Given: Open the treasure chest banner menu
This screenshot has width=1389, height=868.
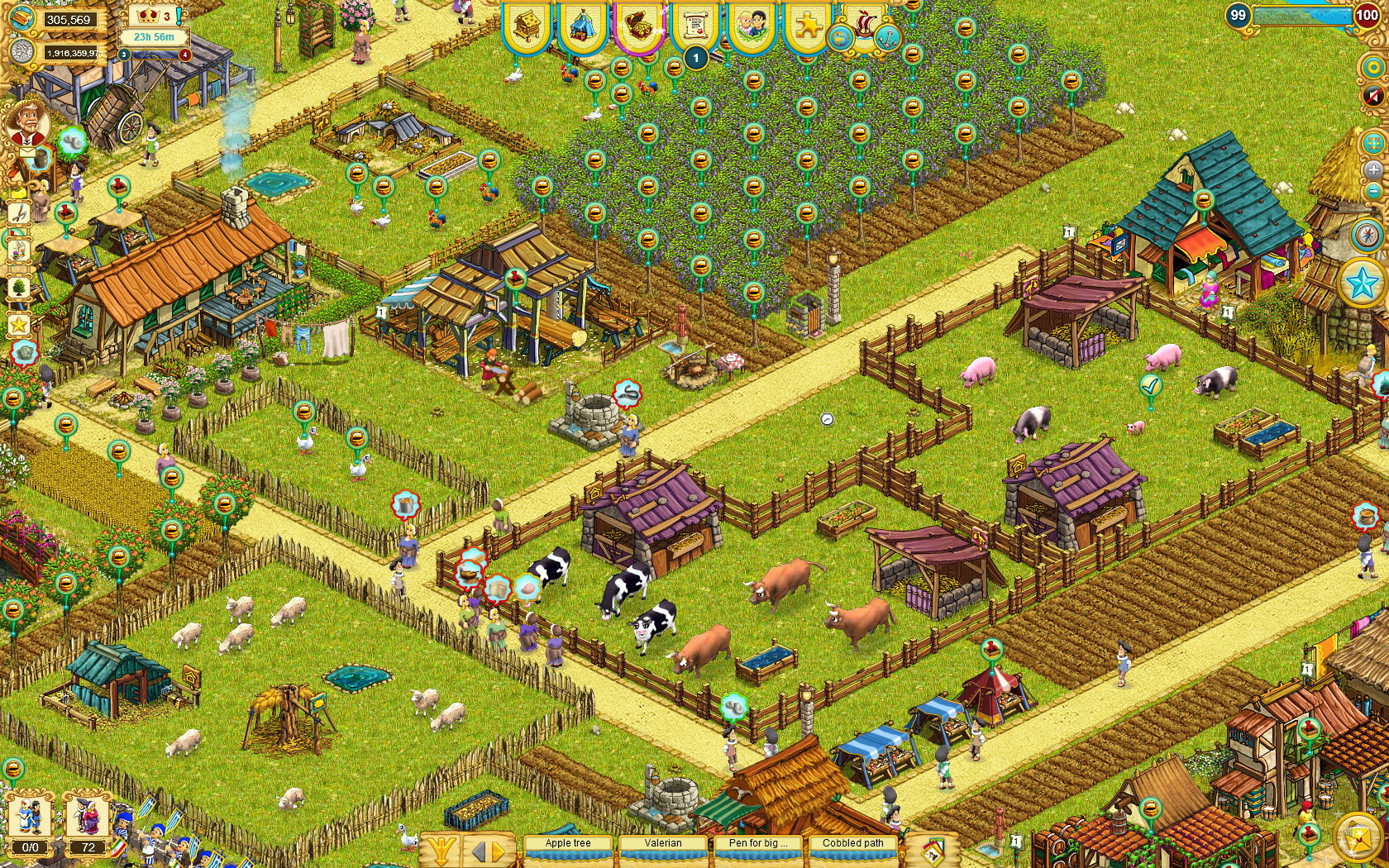Looking at the screenshot, I should coord(638,26).
